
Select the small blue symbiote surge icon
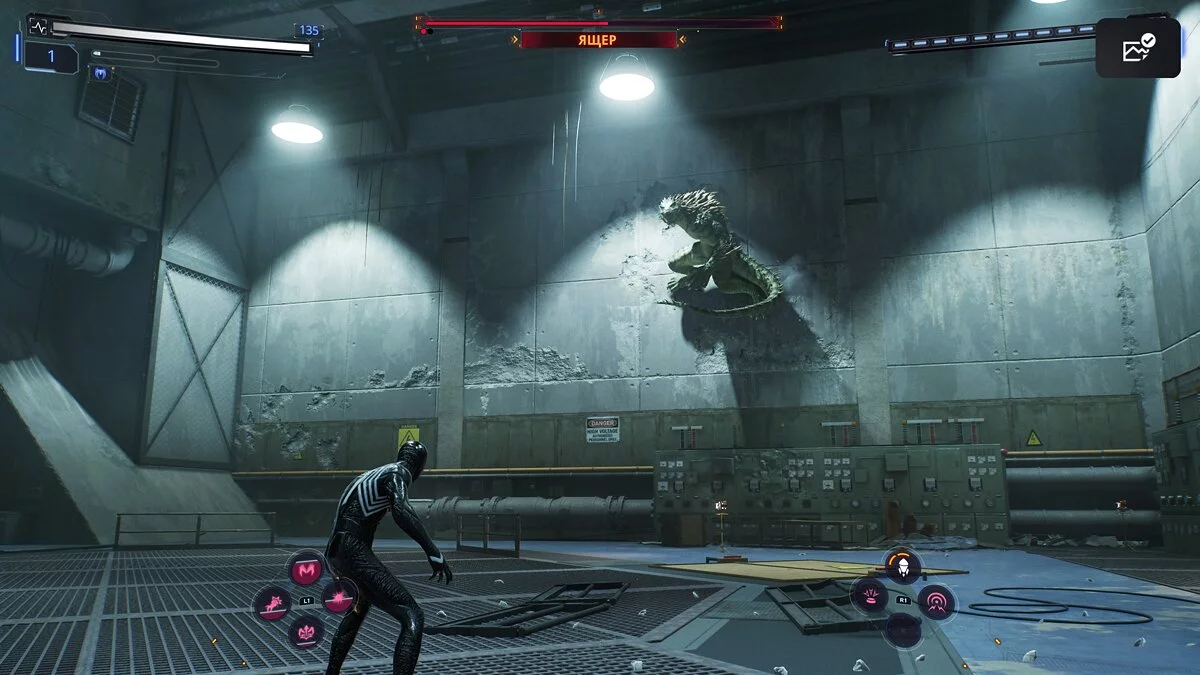coord(100,73)
